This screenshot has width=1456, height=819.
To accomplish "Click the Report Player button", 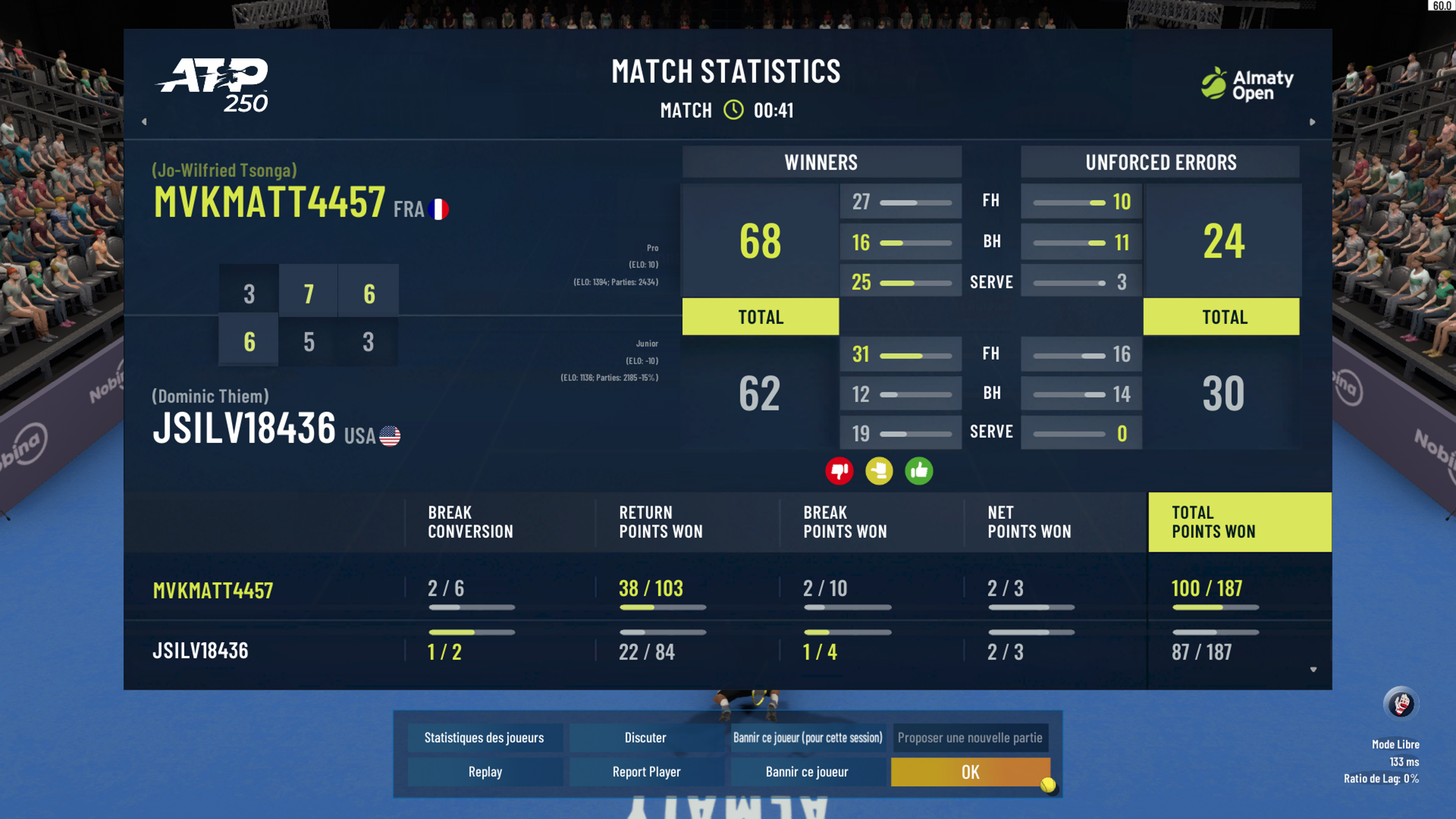I will (x=646, y=772).
